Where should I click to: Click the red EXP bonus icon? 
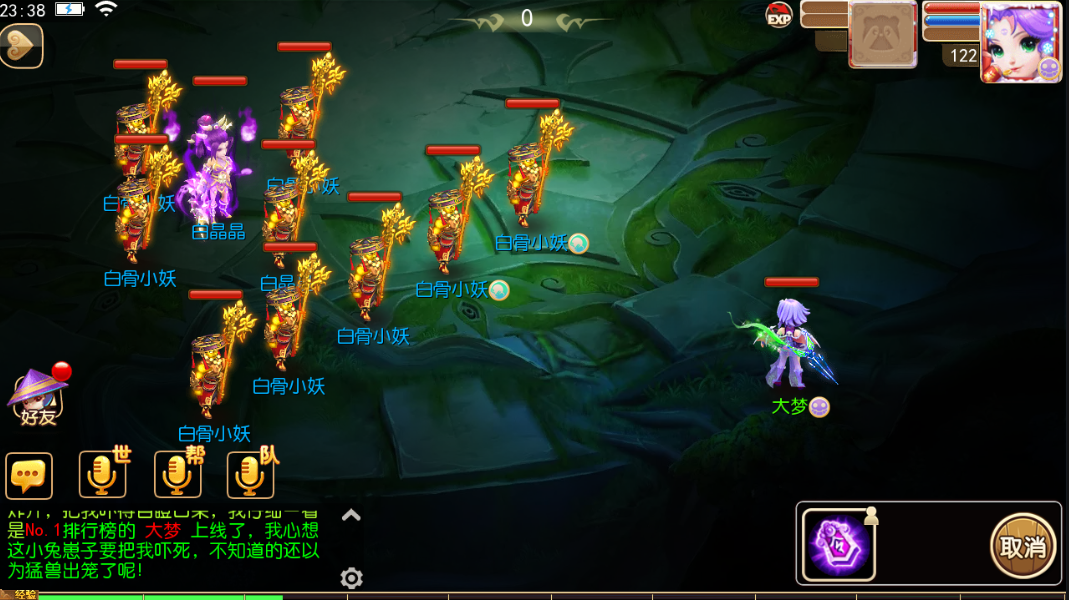(779, 15)
